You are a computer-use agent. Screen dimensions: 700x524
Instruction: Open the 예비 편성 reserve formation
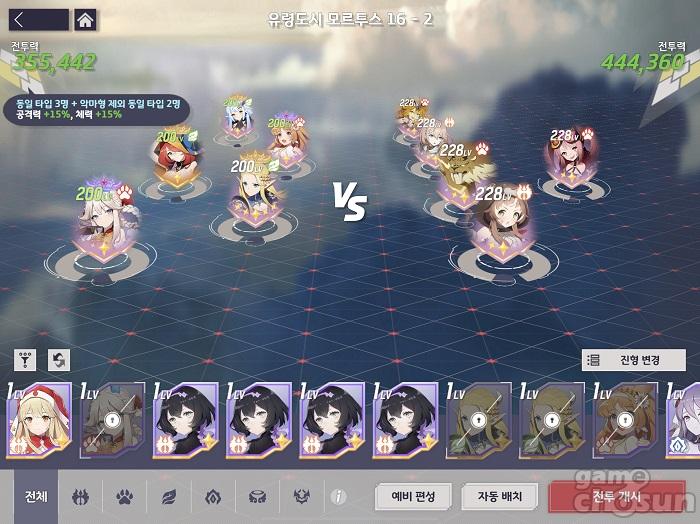click(414, 495)
